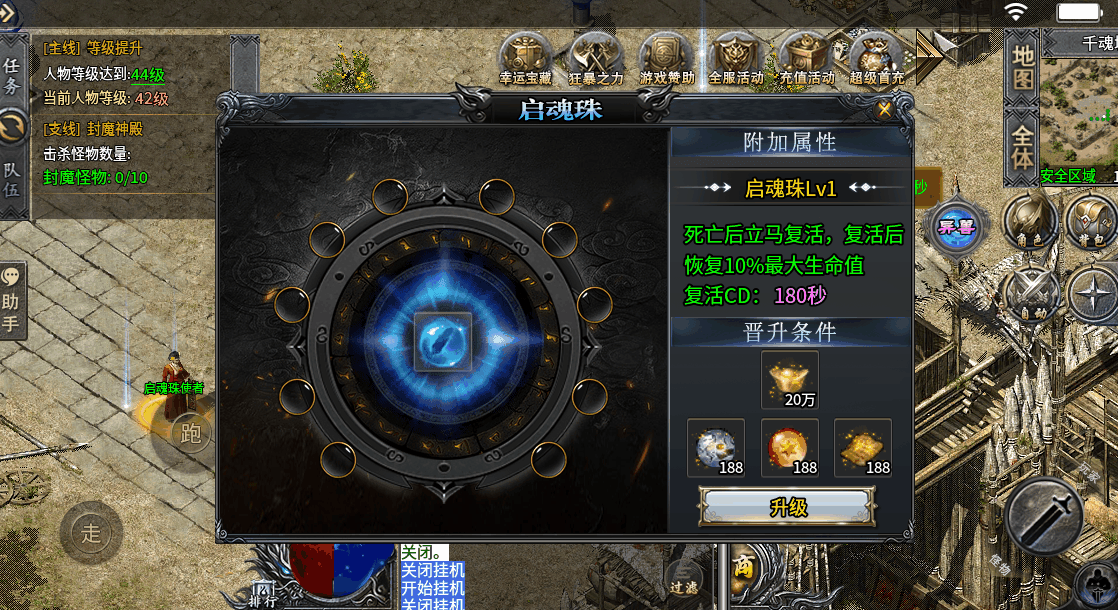Open the 超级首充 first recharge icon
1118x610 pixels.
[x=877, y=58]
